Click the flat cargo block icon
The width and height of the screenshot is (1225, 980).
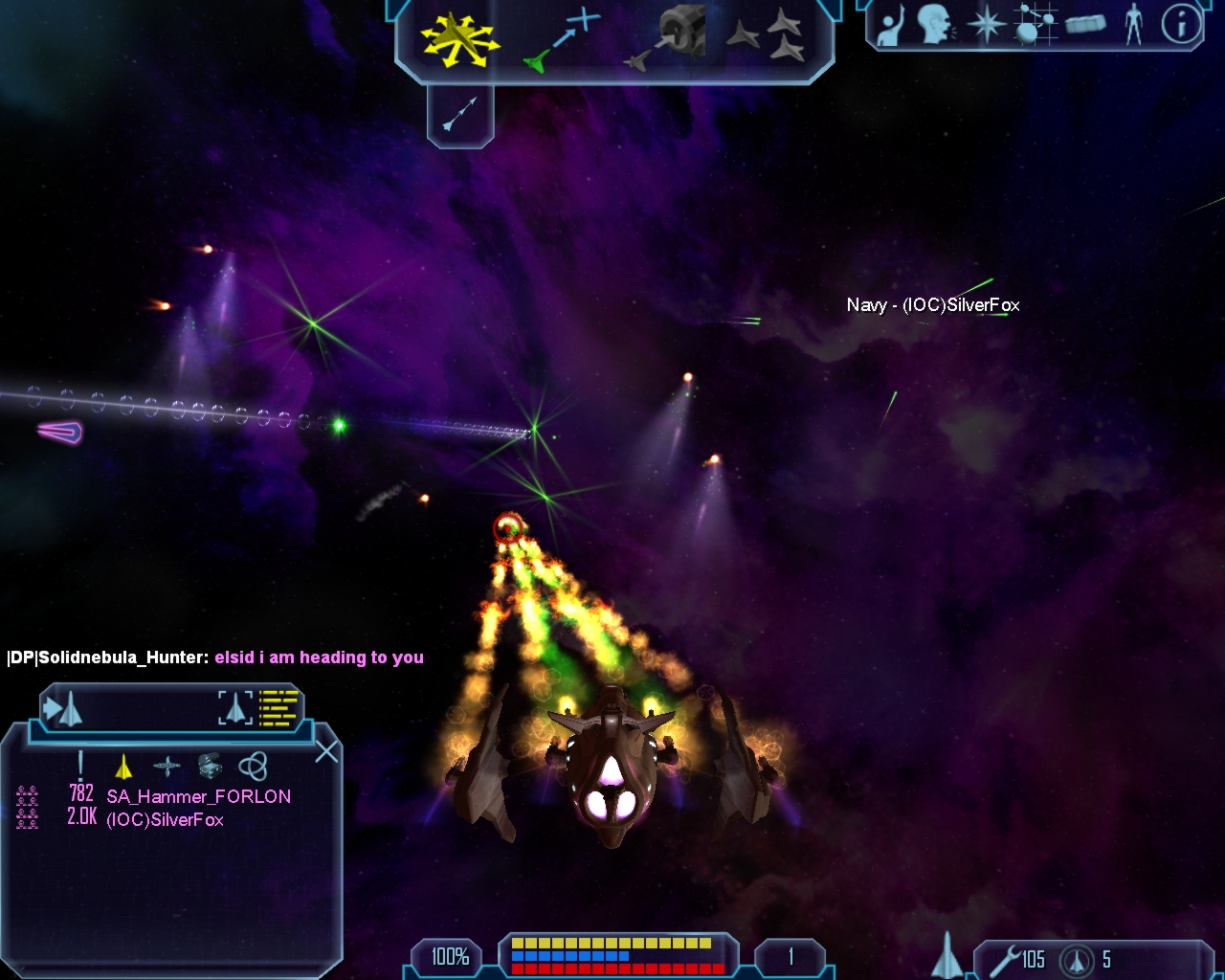1084,25
